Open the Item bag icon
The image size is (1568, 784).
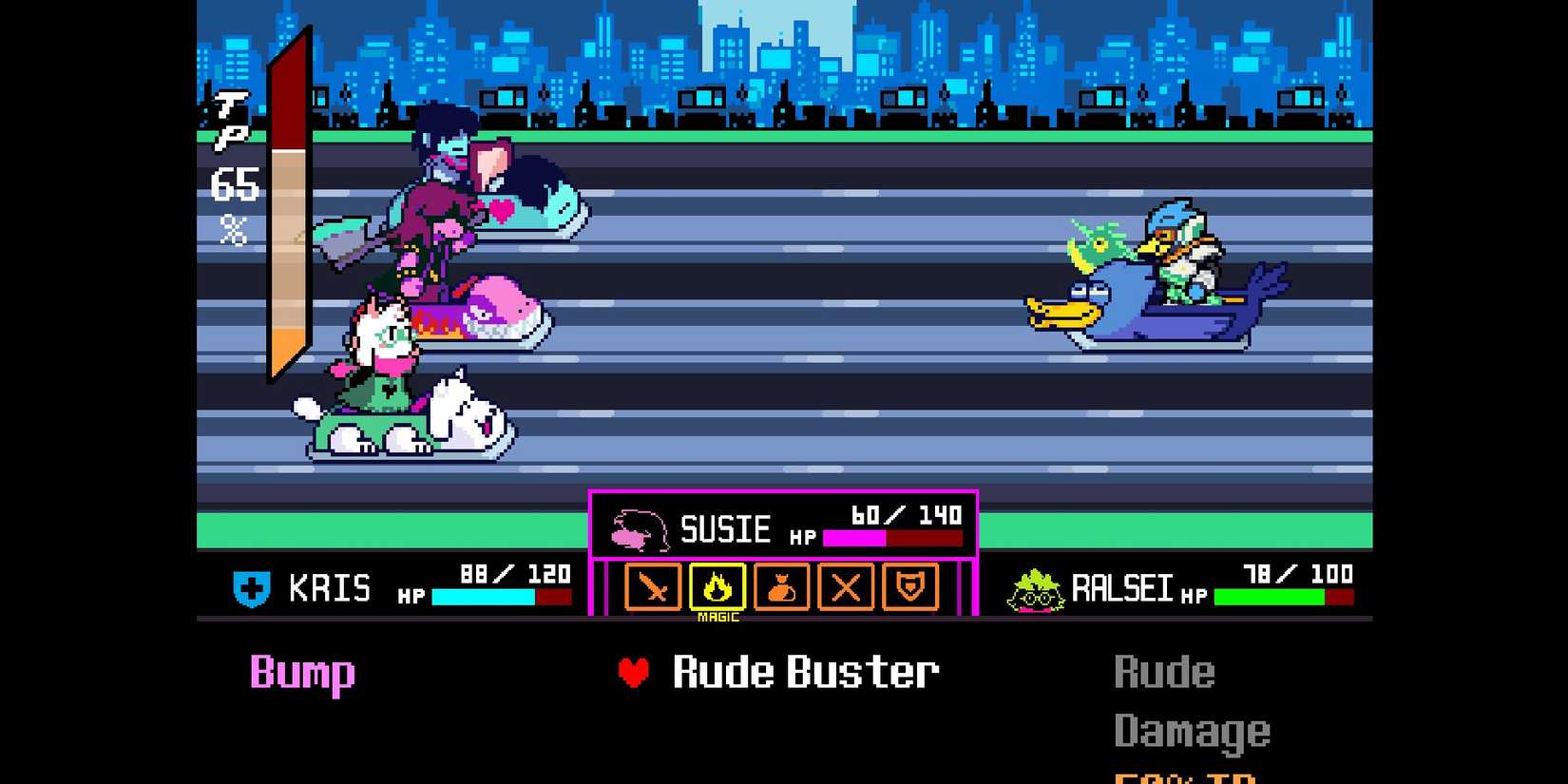(781, 589)
